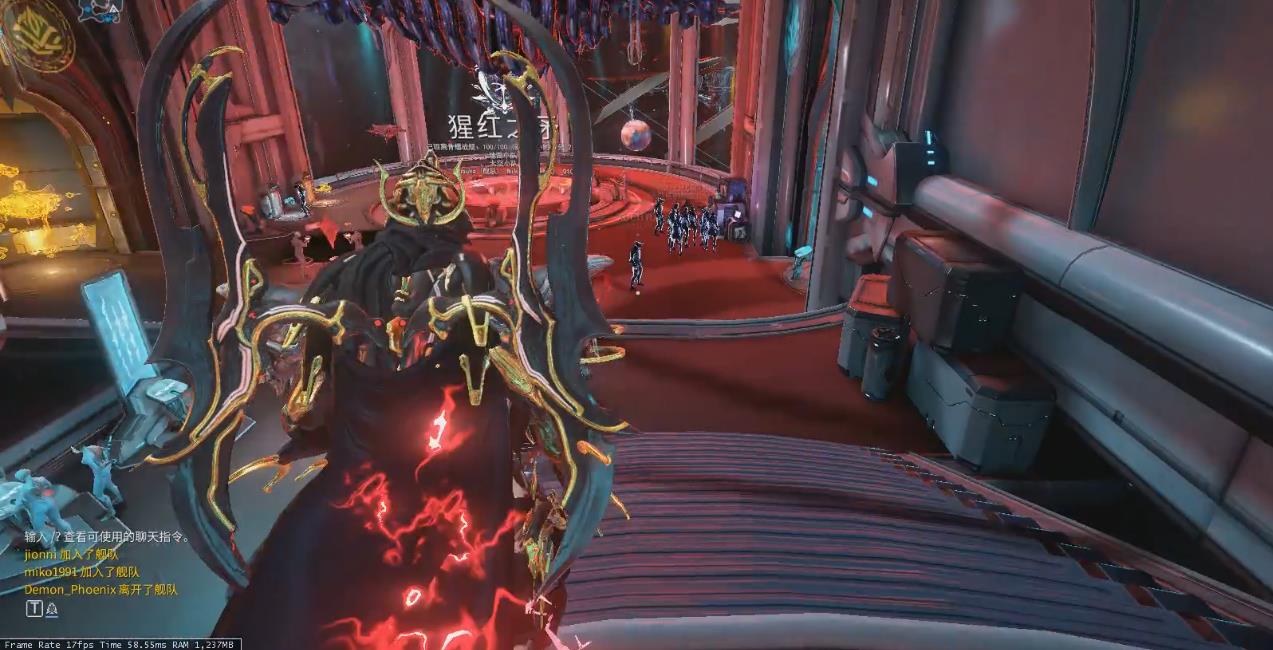This screenshot has width=1273, height=650.
Task: Select miko1991 in the chat log
Action: [x=51, y=572]
